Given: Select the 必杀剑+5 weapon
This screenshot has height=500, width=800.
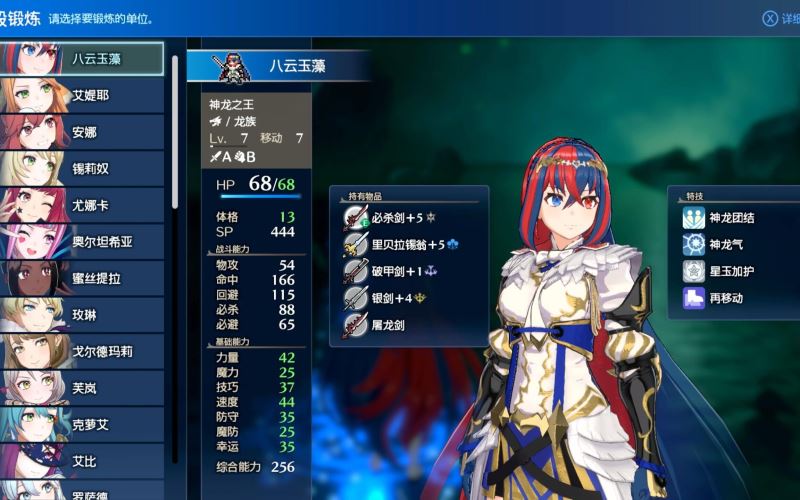Looking at the screenshot, I should (400, 216).
